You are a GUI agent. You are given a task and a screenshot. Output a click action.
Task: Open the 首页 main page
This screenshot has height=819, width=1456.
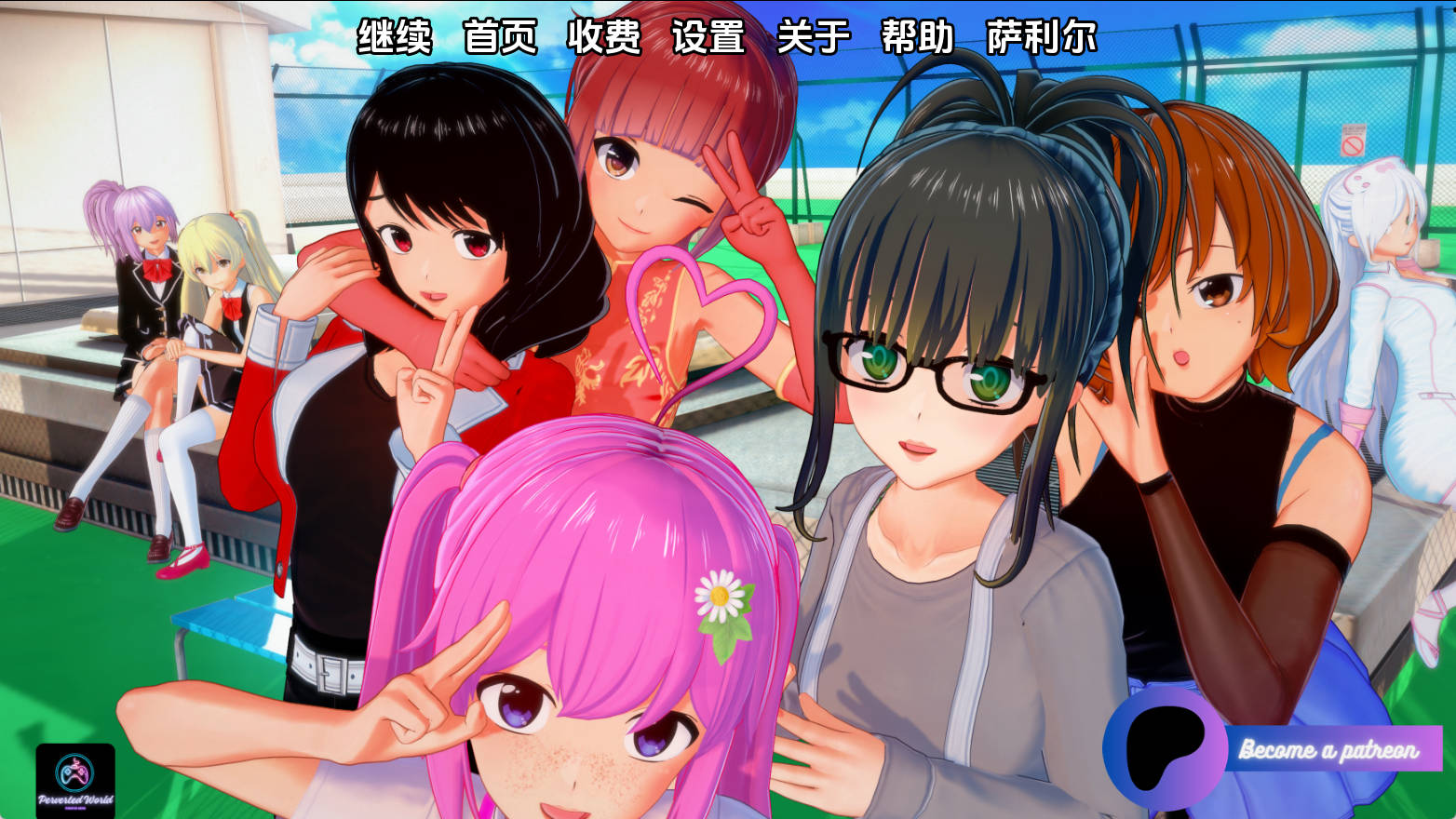click(502, 39)
